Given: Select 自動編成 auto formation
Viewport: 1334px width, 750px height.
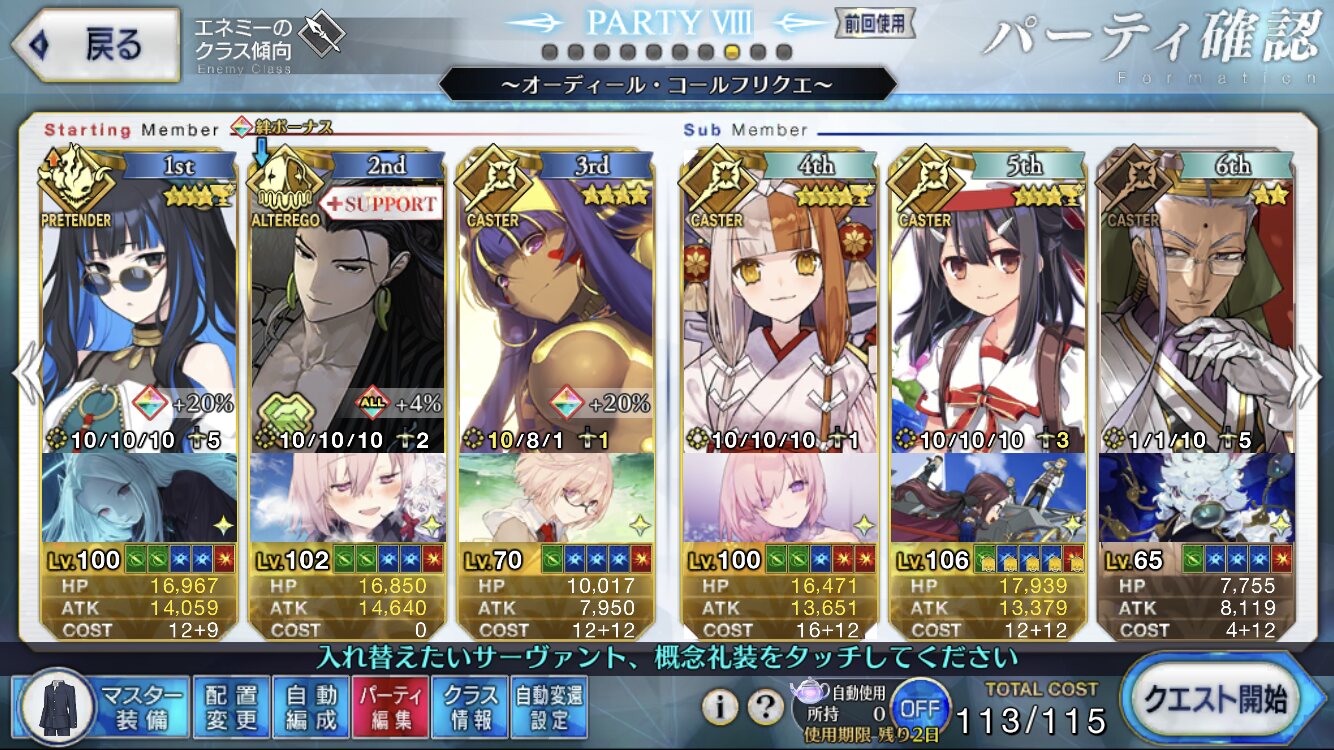Looking at the screenshot, I should tap(311, 706).
